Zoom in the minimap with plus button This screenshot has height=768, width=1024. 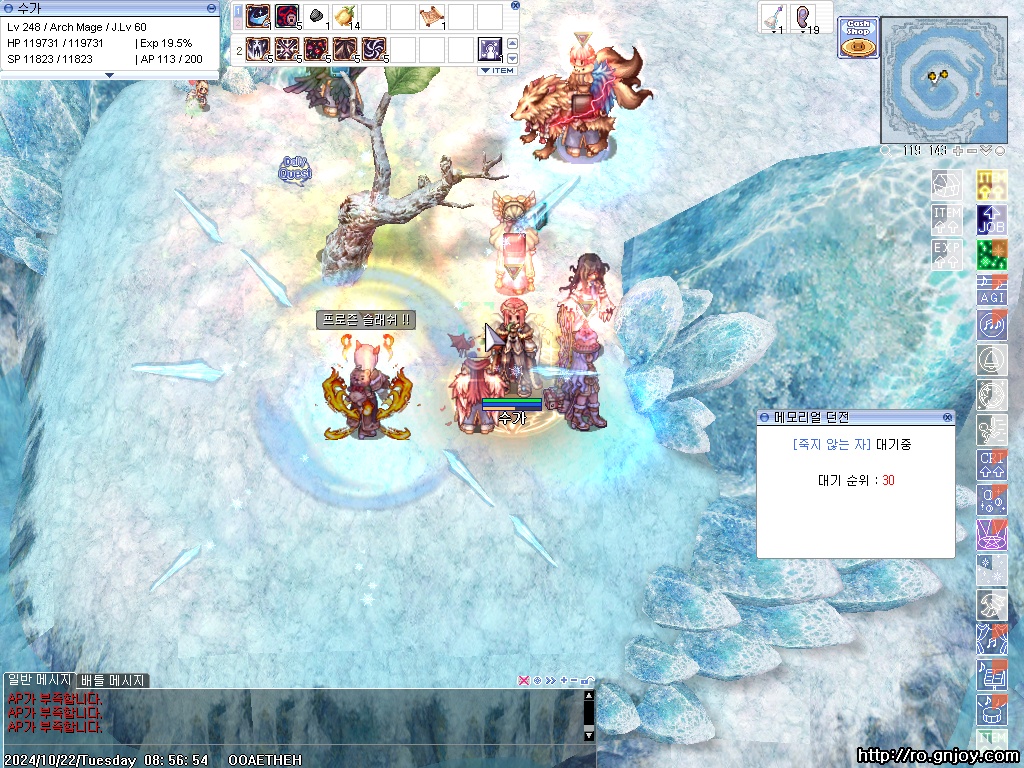pyautogui.click(x=957, y=150)
